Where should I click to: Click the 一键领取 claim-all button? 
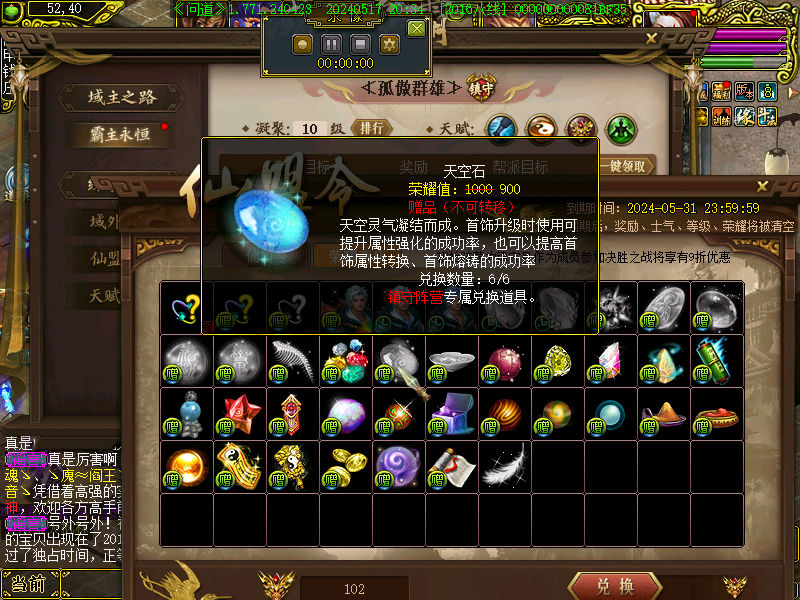(x=627, y=166)
